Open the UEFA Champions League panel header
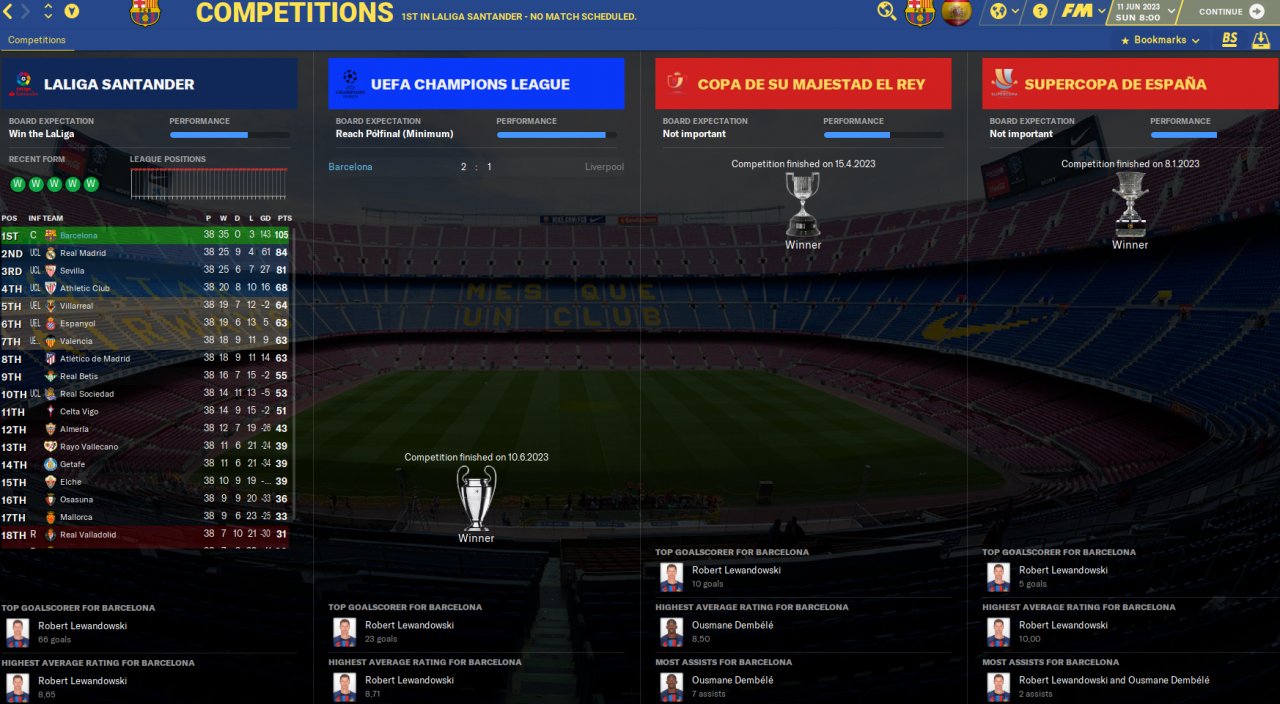1280x704 pixels. pyautogui.click(x=476, y=84)
